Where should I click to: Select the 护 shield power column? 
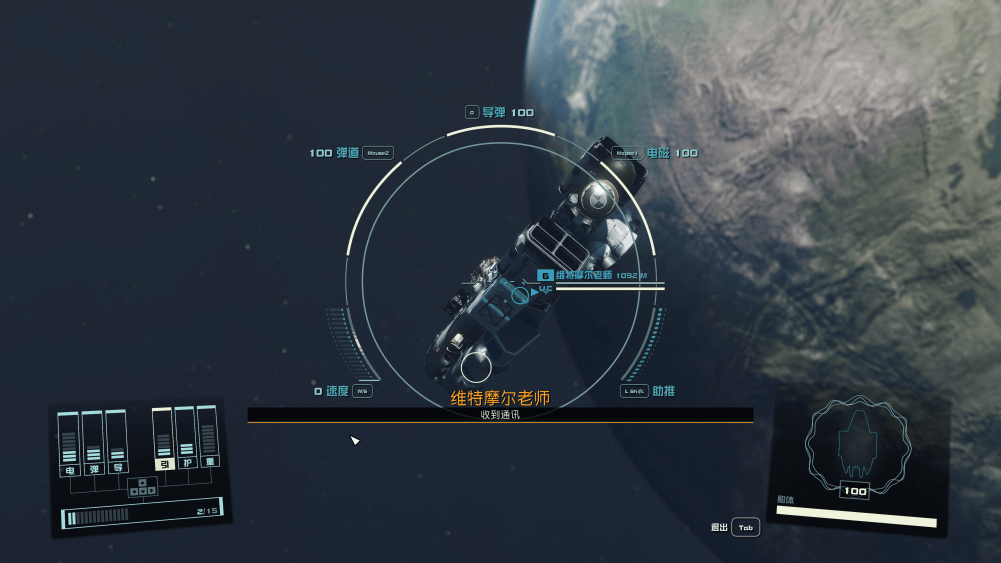186,436
